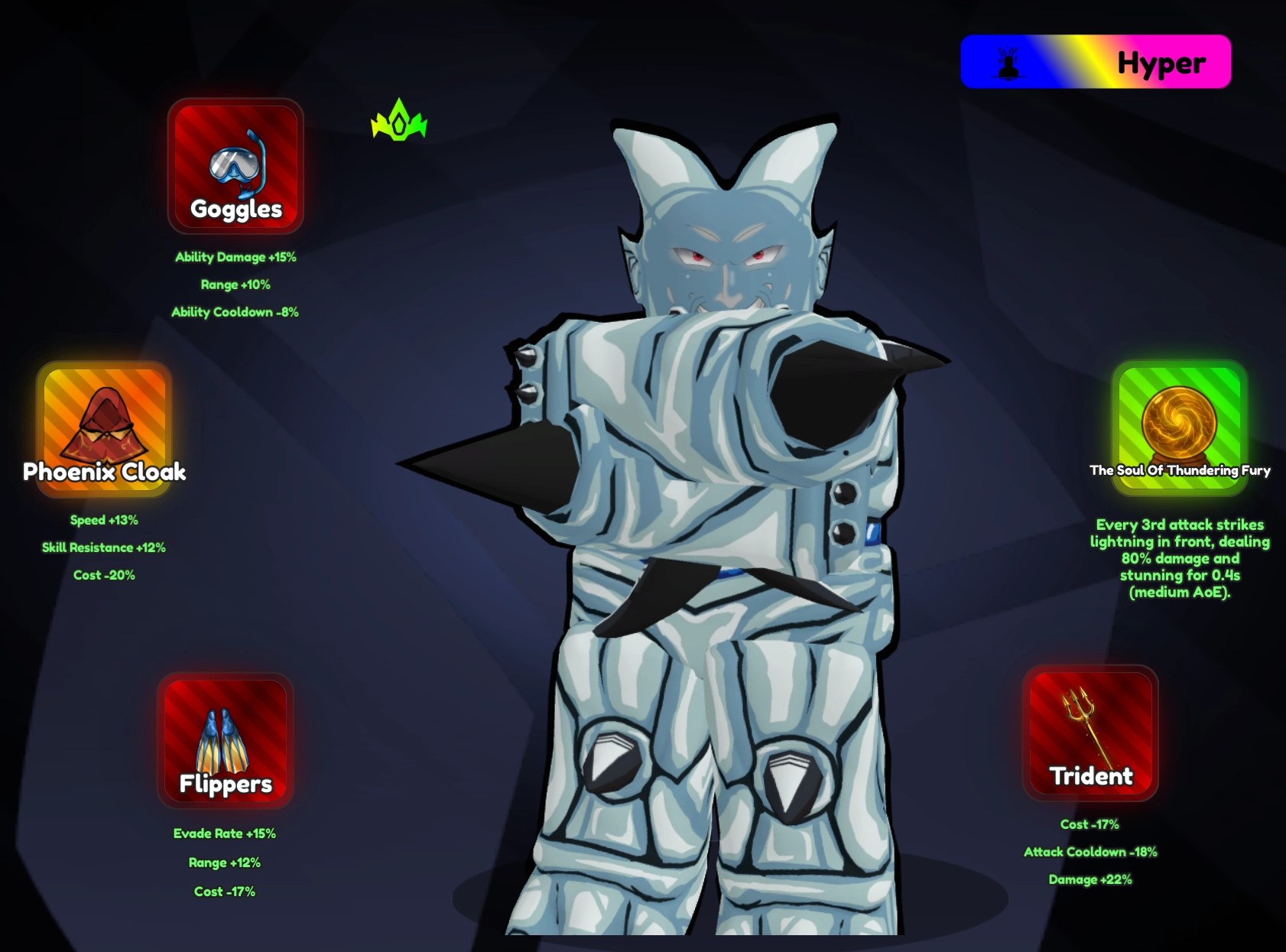Click the Damage +22% stat under Trident
The image size is (1286, 952).
coord(1090,880)
